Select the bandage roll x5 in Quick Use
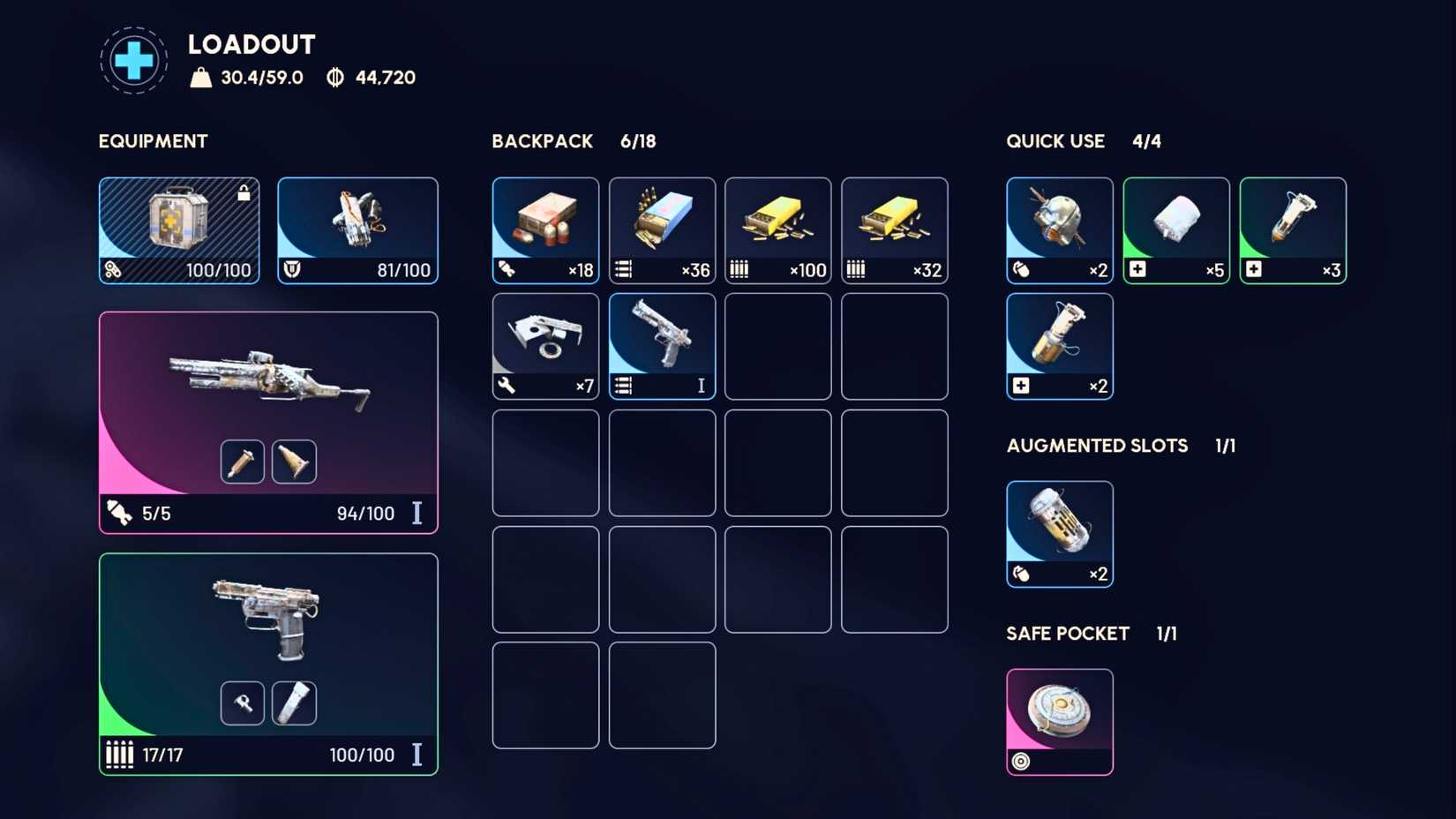This screenshot has width=1456, height=819. (x=1175, y=229)
